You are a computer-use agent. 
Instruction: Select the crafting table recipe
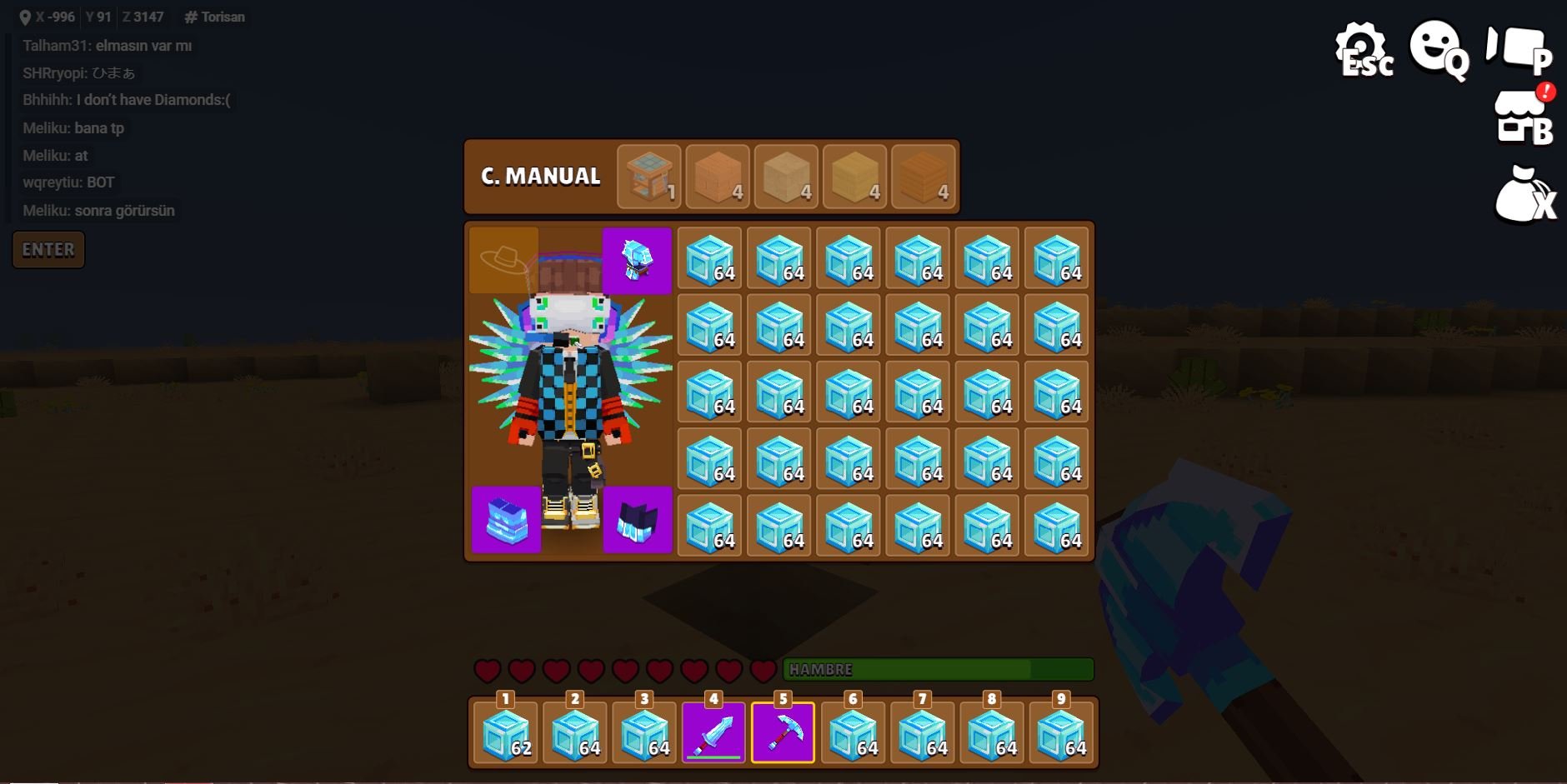point(649,176)
